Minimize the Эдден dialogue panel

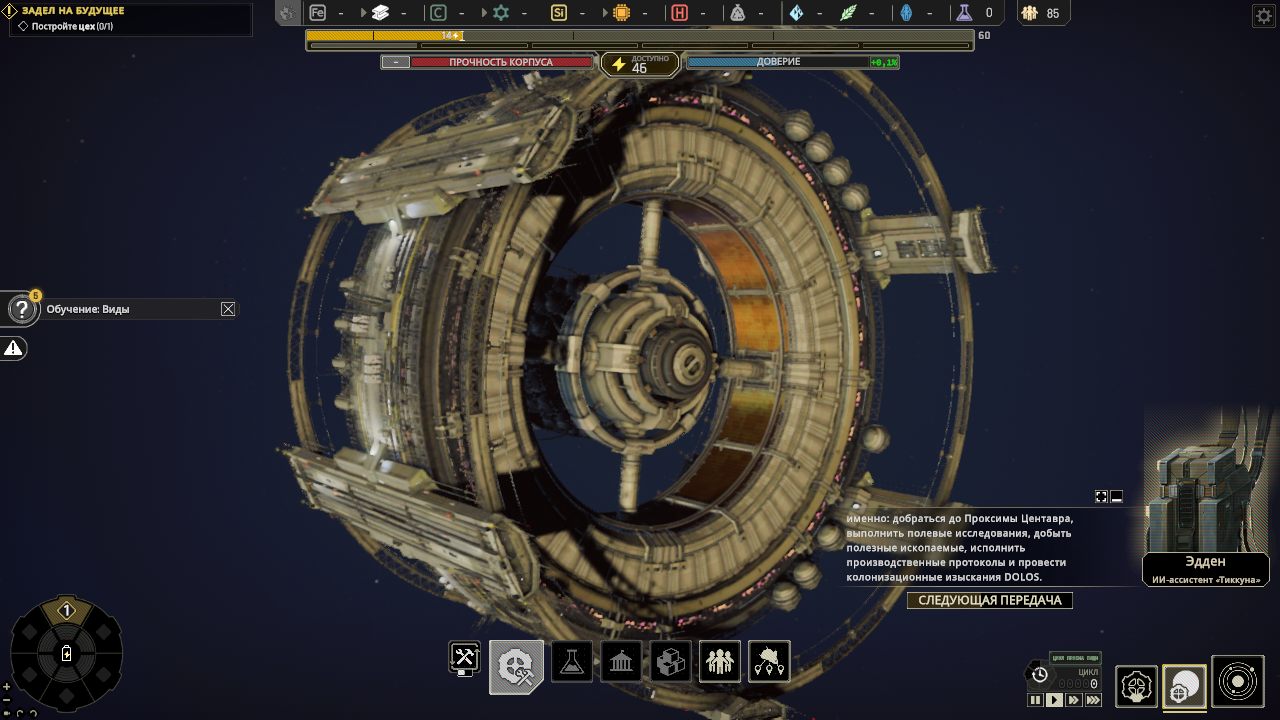(1117, 497)
